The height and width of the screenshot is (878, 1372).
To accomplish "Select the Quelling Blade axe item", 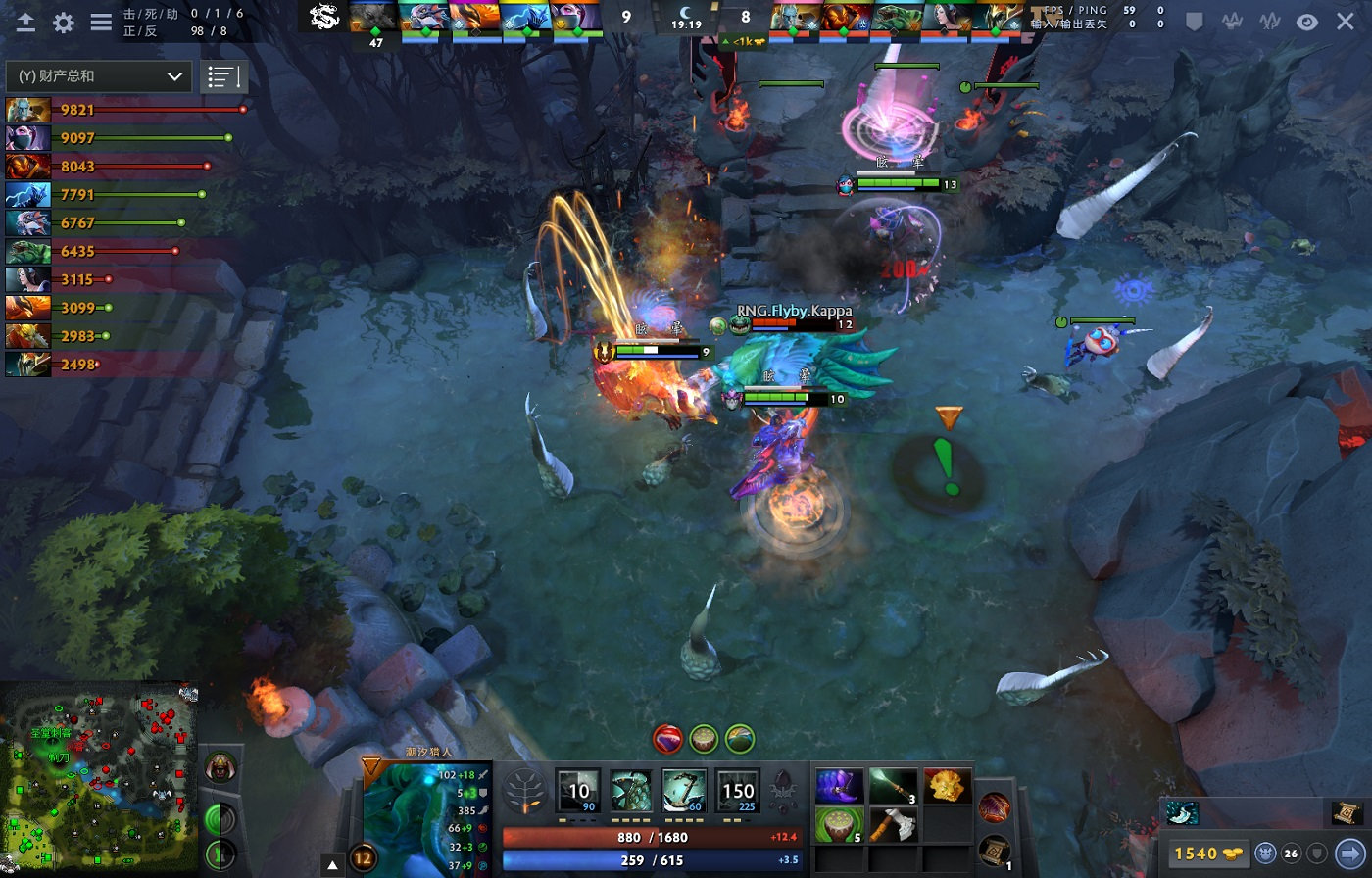I will click(x=893, y=825).
